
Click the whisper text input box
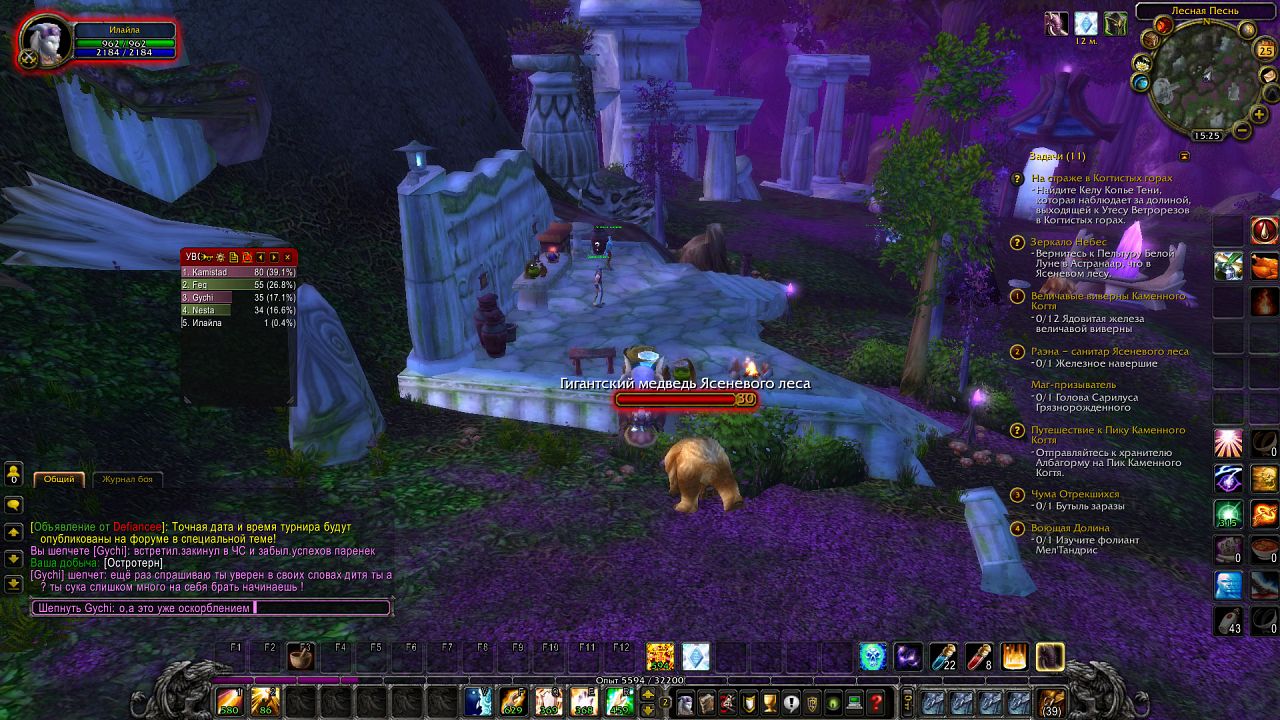pos(210,607)
